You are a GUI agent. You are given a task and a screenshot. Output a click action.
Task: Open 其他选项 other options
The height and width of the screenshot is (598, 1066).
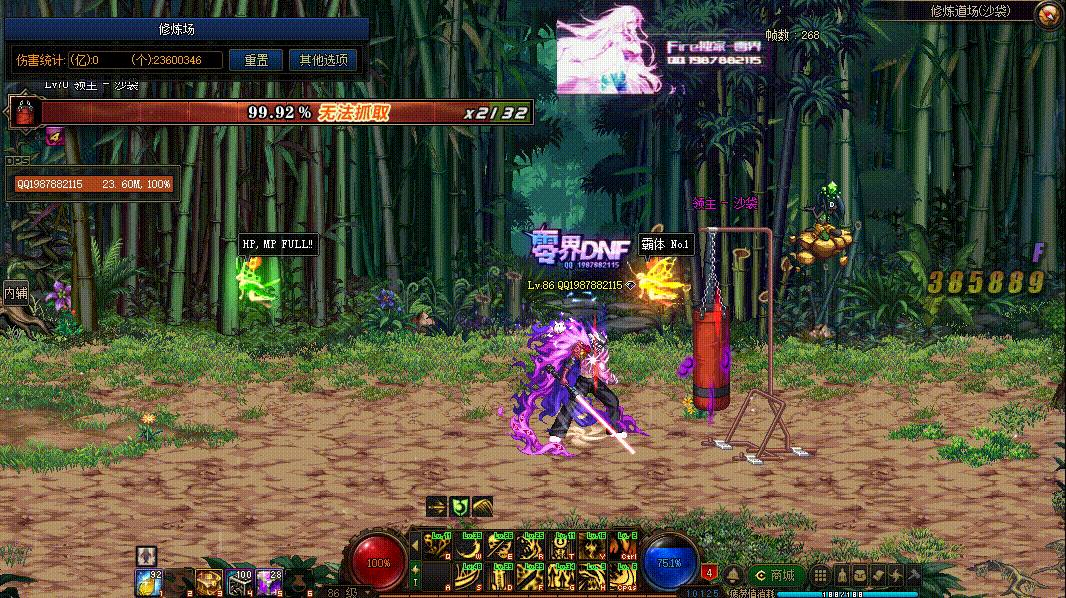323,60
